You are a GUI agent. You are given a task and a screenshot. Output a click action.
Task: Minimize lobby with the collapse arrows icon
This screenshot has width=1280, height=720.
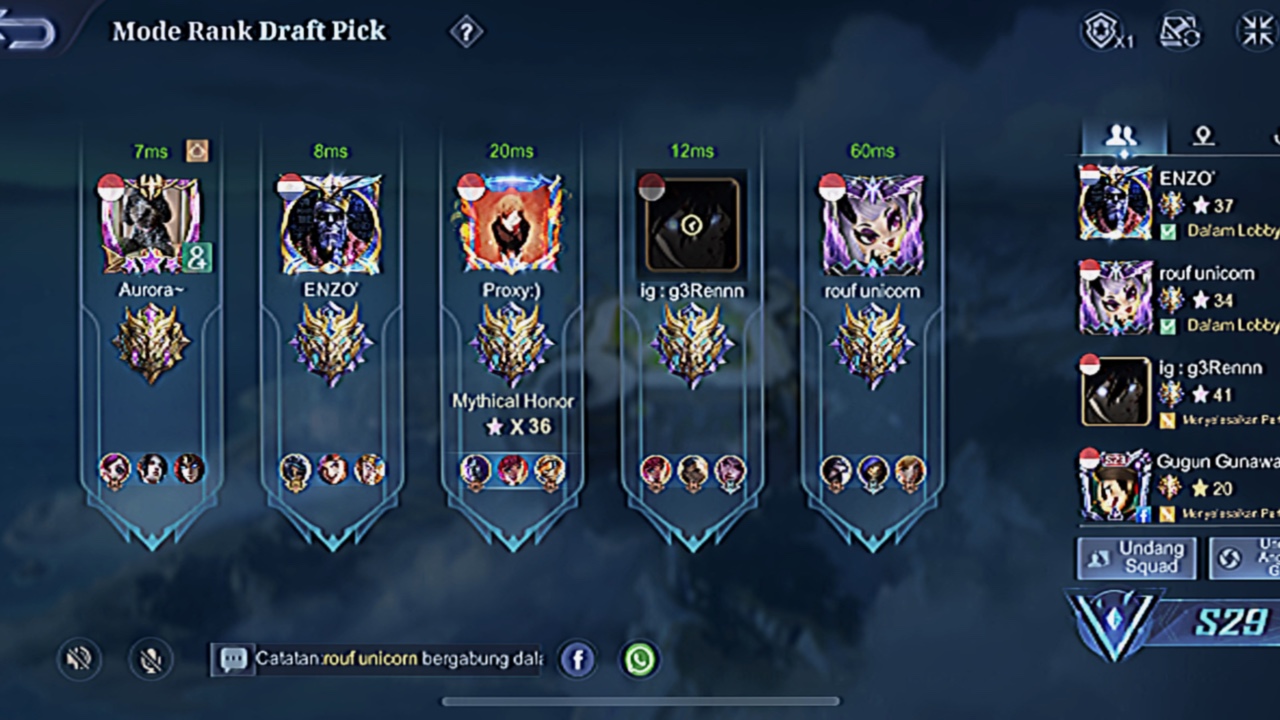point(1257,31)
